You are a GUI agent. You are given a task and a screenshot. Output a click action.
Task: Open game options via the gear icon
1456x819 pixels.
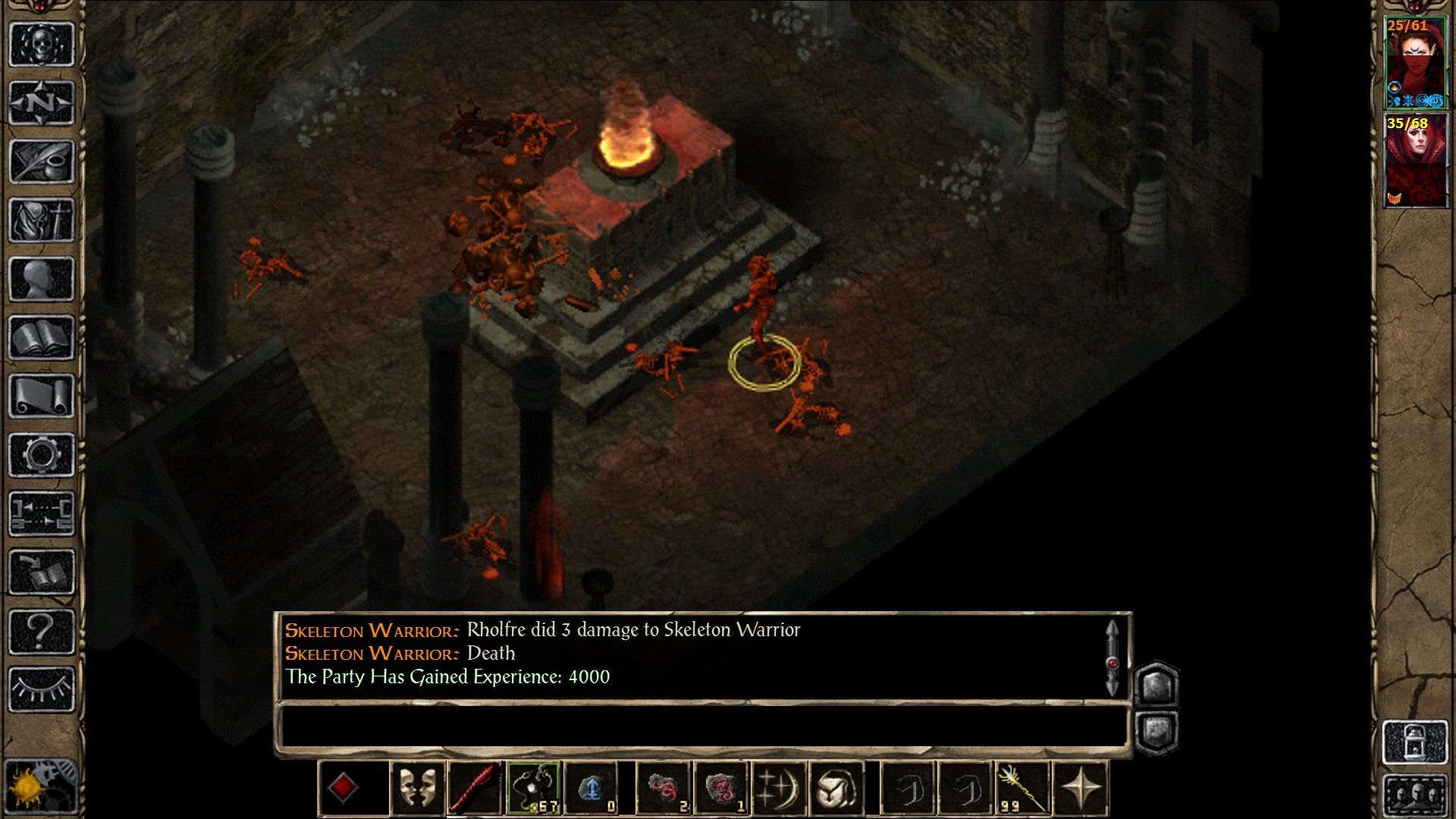click(x=42, y=455)
